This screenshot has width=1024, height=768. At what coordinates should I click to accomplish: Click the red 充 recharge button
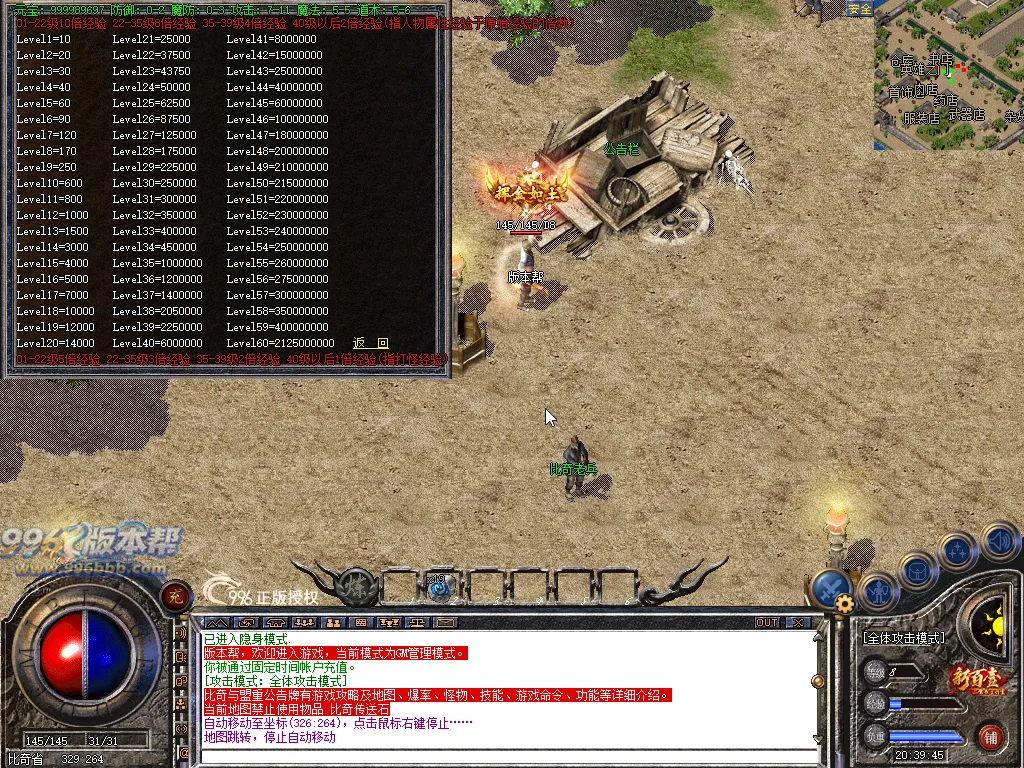[176, 594]
